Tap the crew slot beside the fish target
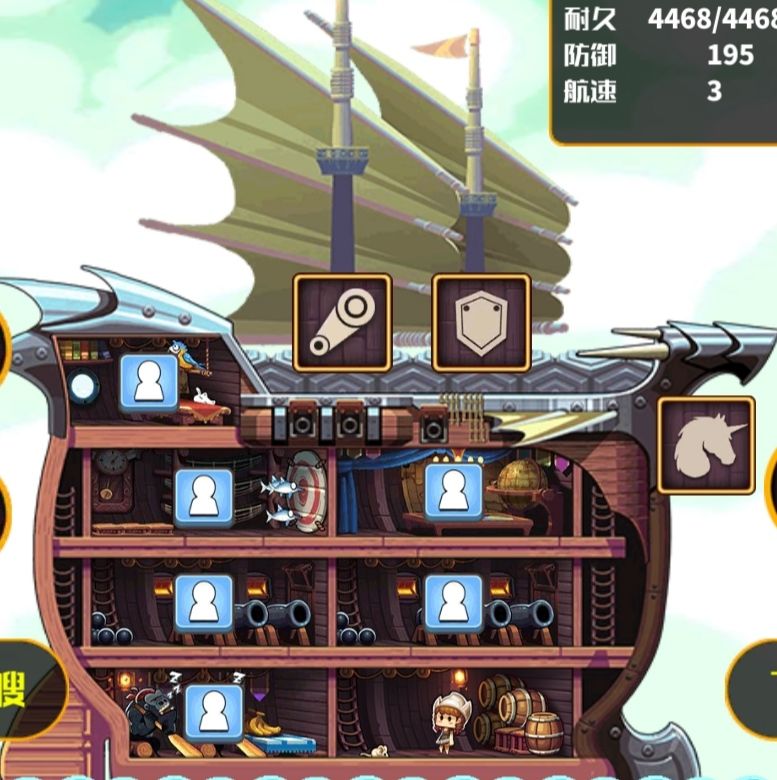 [204, 497]
